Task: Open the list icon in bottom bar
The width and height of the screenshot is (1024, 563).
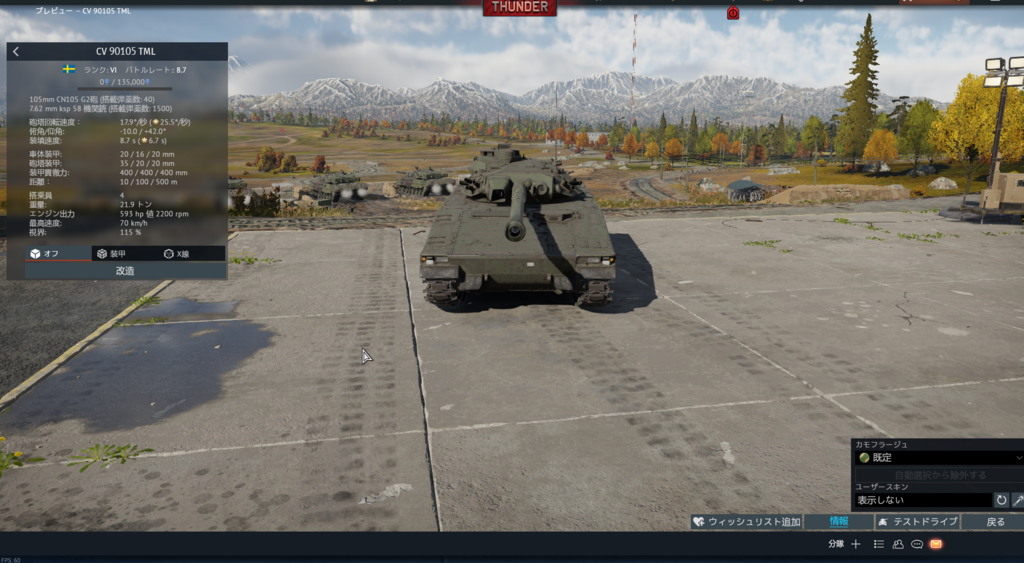Action: click(879, 544)
